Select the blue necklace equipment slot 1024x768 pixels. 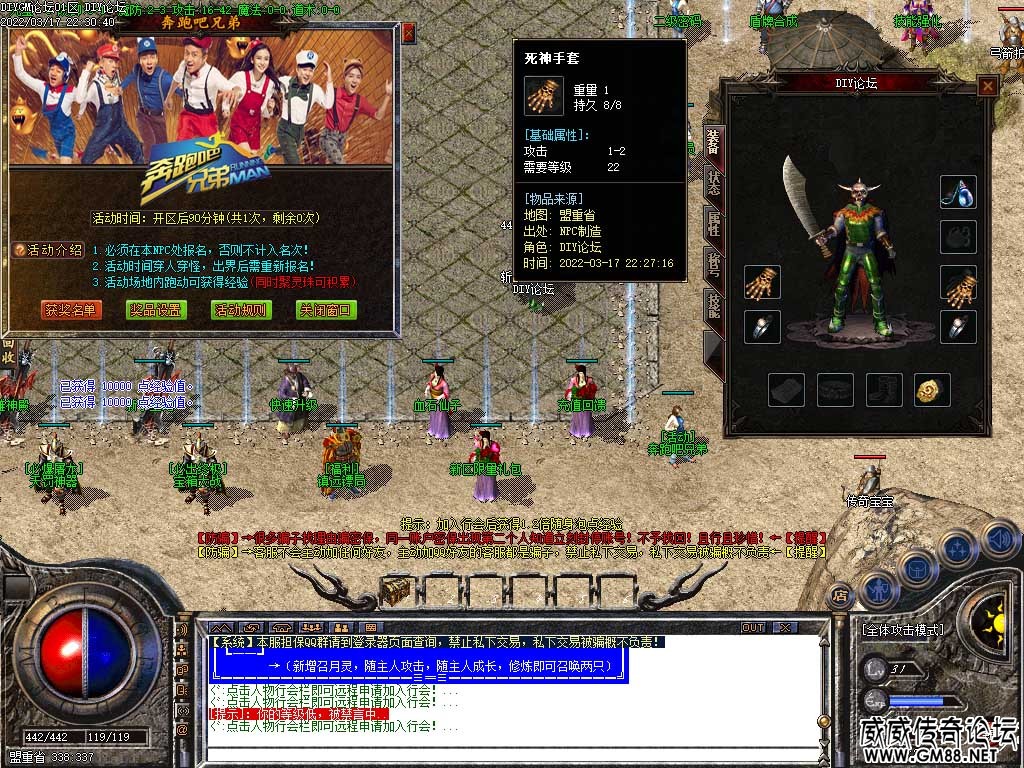click(957, 192)
